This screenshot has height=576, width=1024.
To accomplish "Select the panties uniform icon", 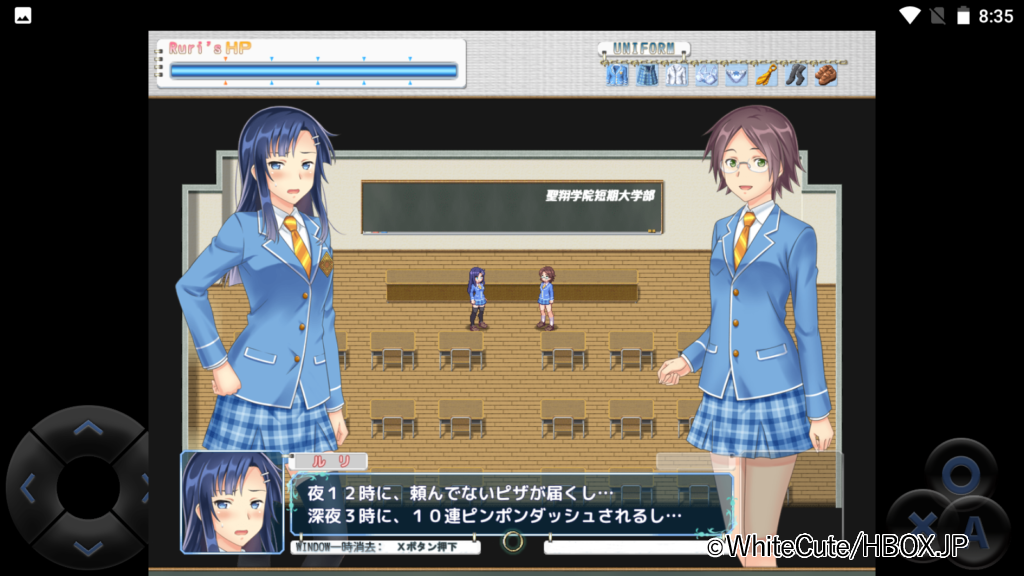I will (x=736, y=74).
